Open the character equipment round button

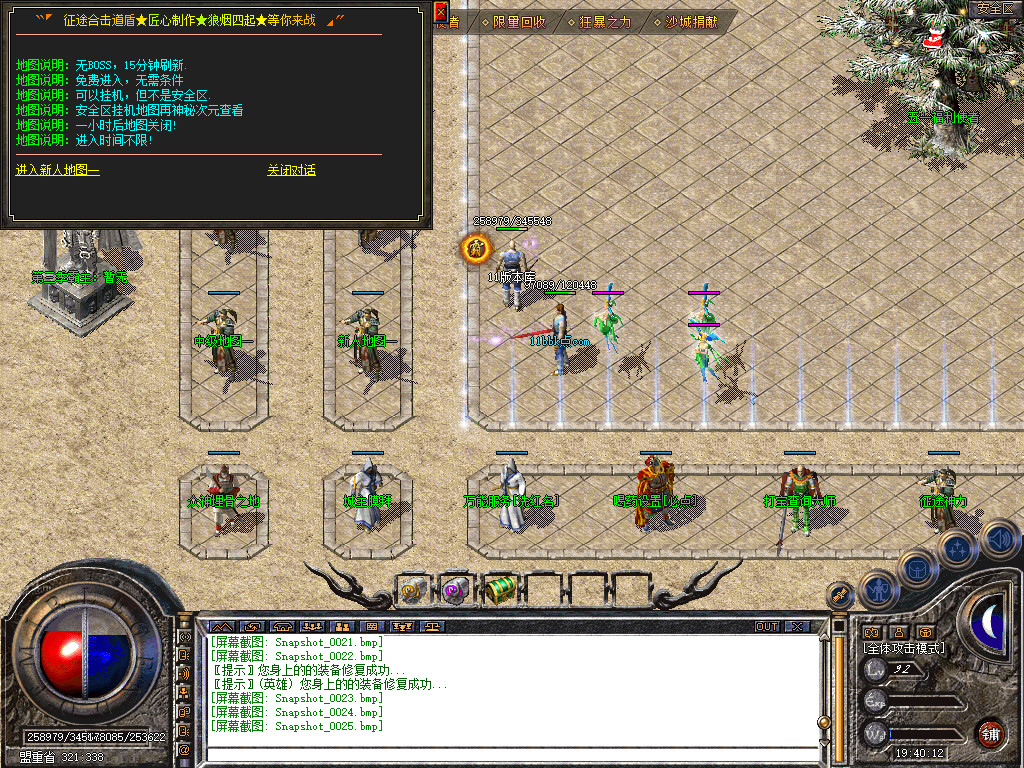click(x=880, y=588)
